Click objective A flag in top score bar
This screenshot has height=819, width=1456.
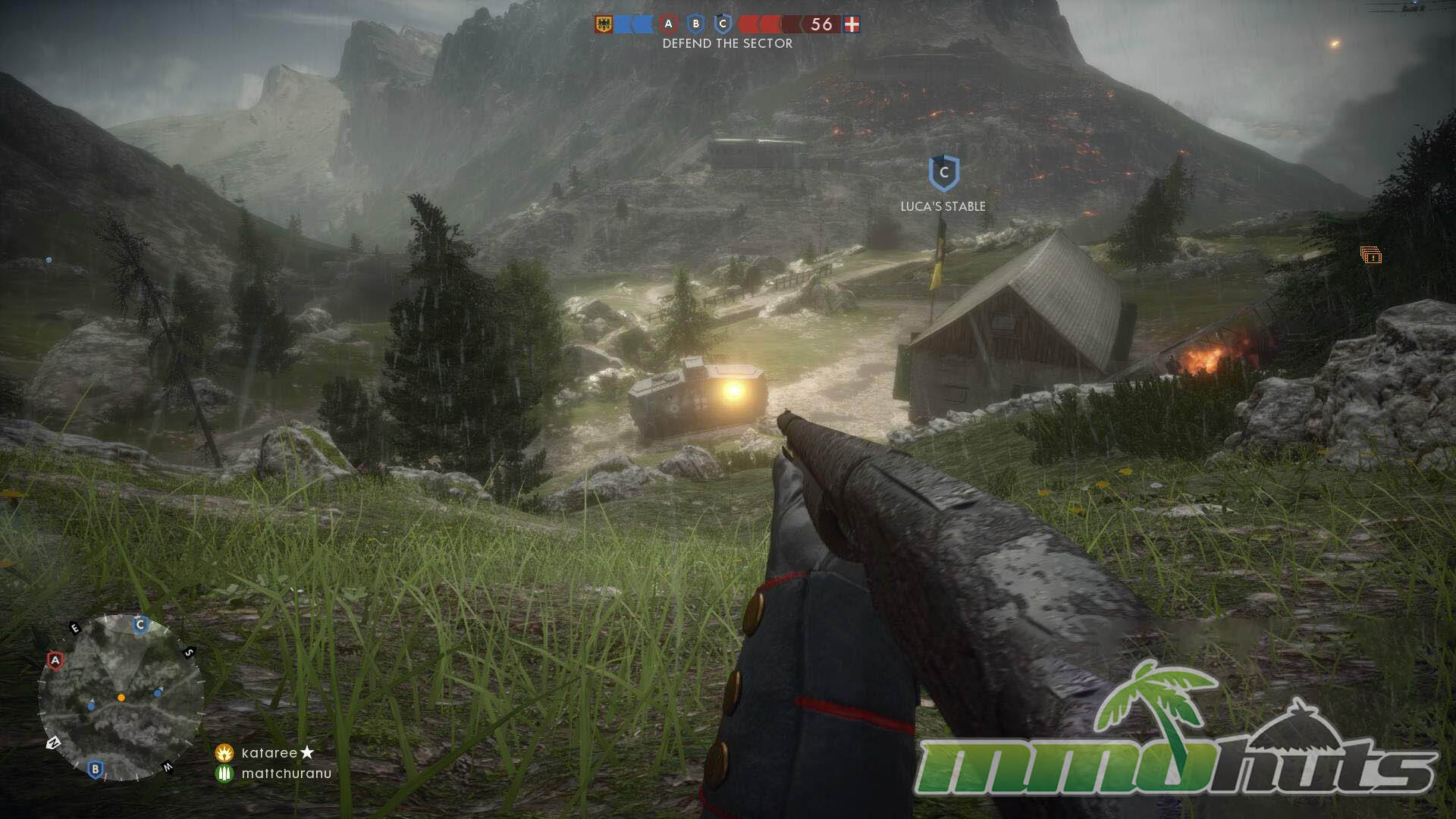pos(668,24)
